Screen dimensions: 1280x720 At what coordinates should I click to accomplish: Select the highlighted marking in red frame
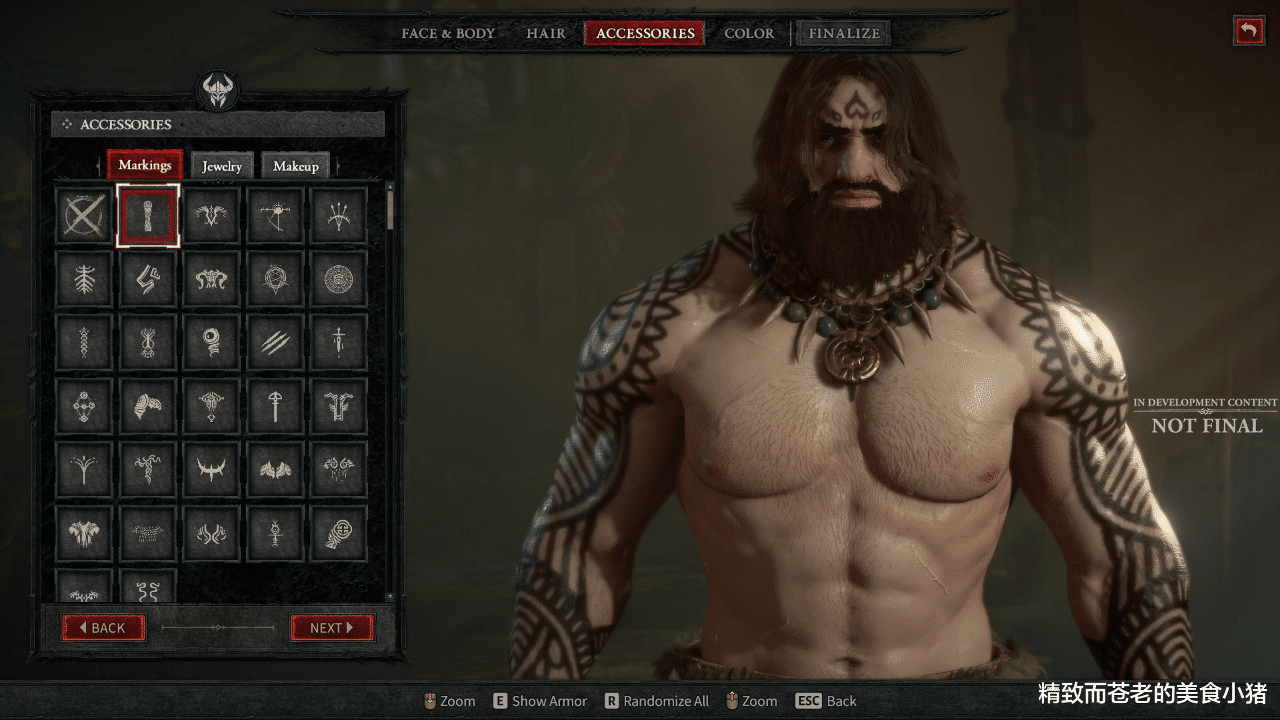pyautogui.click(x=148, y=215)
